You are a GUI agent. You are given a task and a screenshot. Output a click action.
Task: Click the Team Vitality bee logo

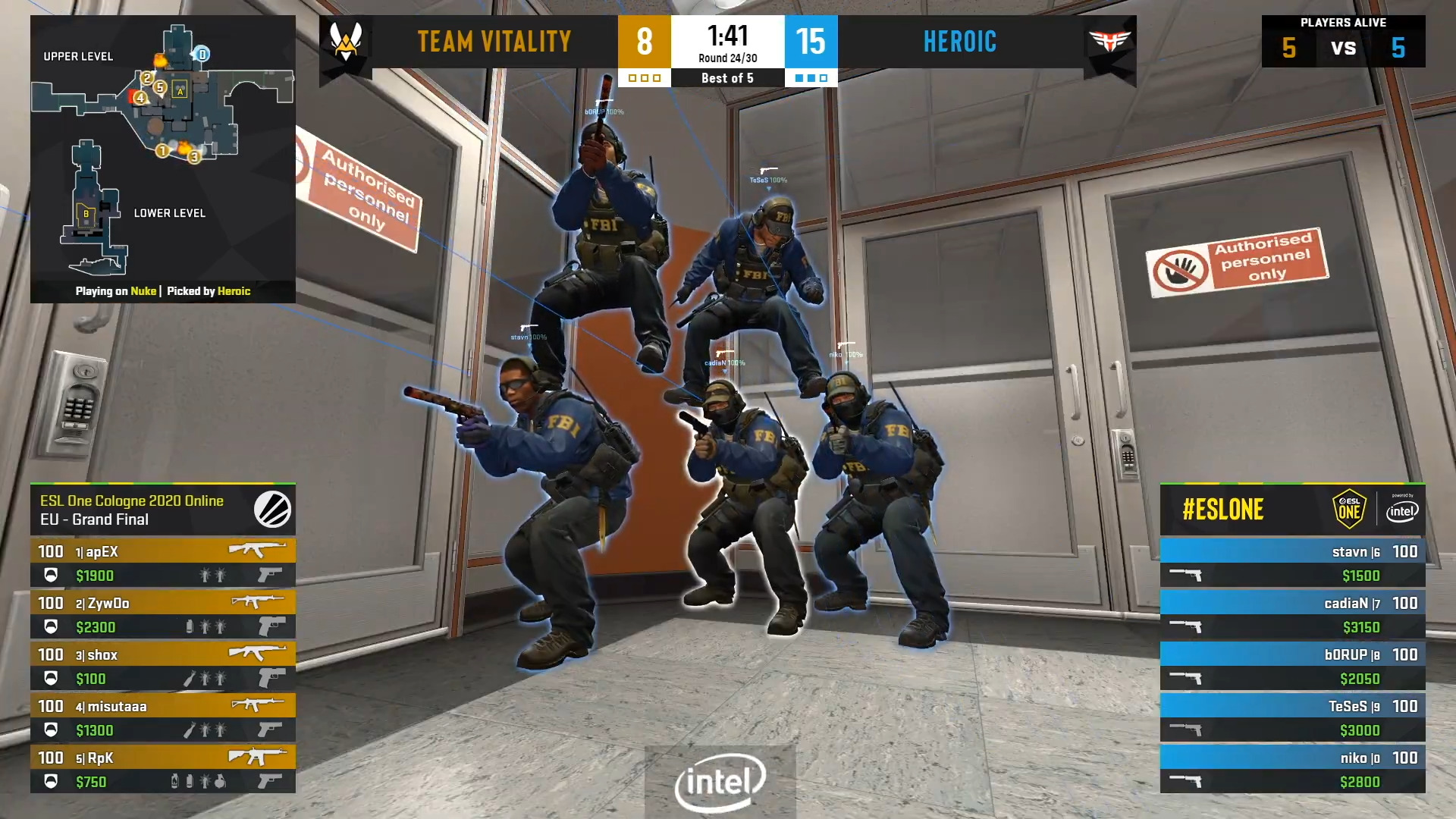point(346,42)
